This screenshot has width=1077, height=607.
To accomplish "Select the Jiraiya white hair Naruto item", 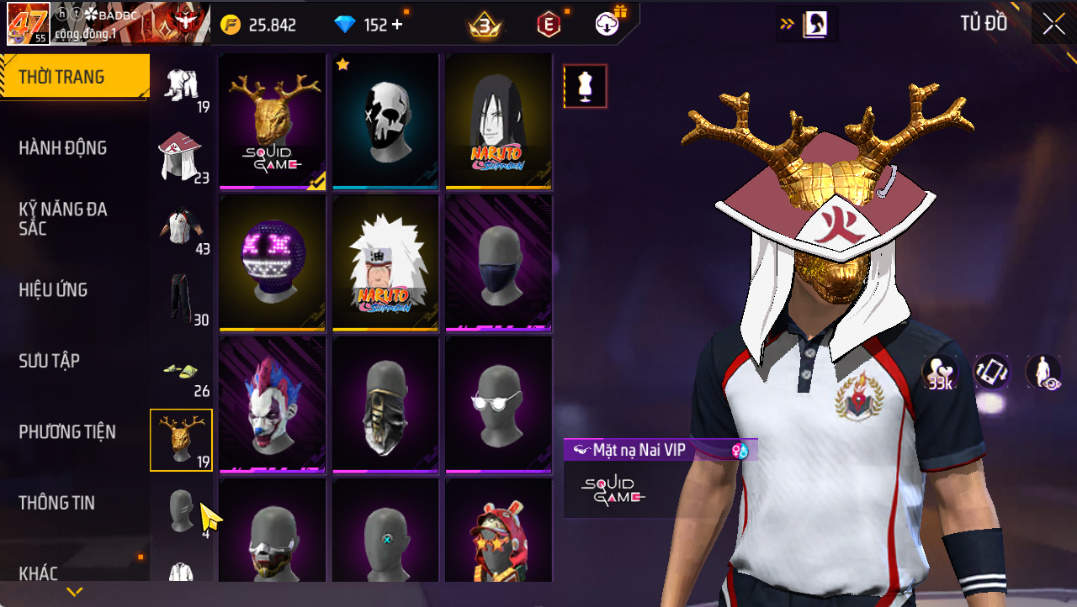I will pos(386,263).
